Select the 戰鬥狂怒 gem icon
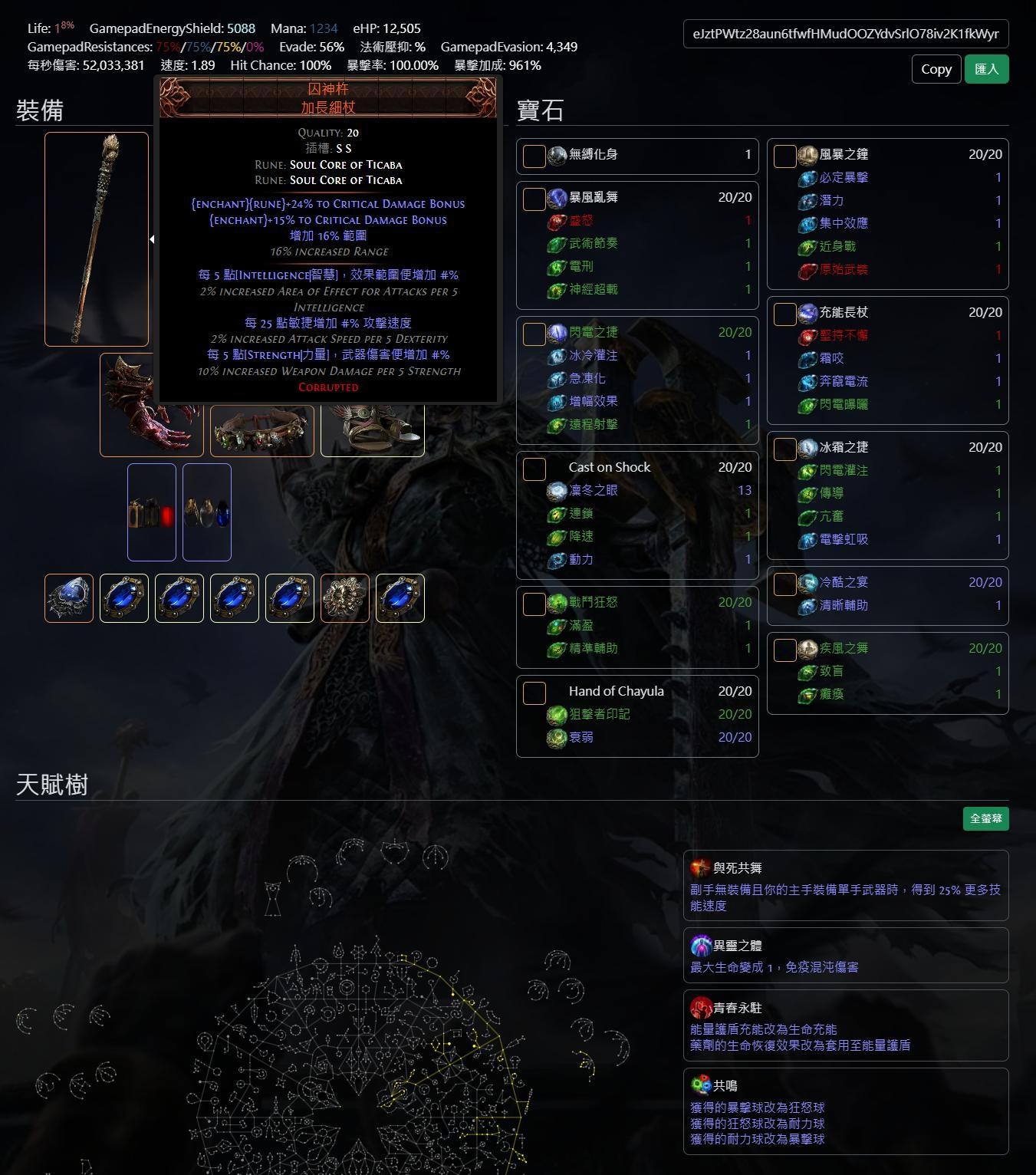Image resolution: width=1036 pixels, height=1175 pixels. (557, 603)
